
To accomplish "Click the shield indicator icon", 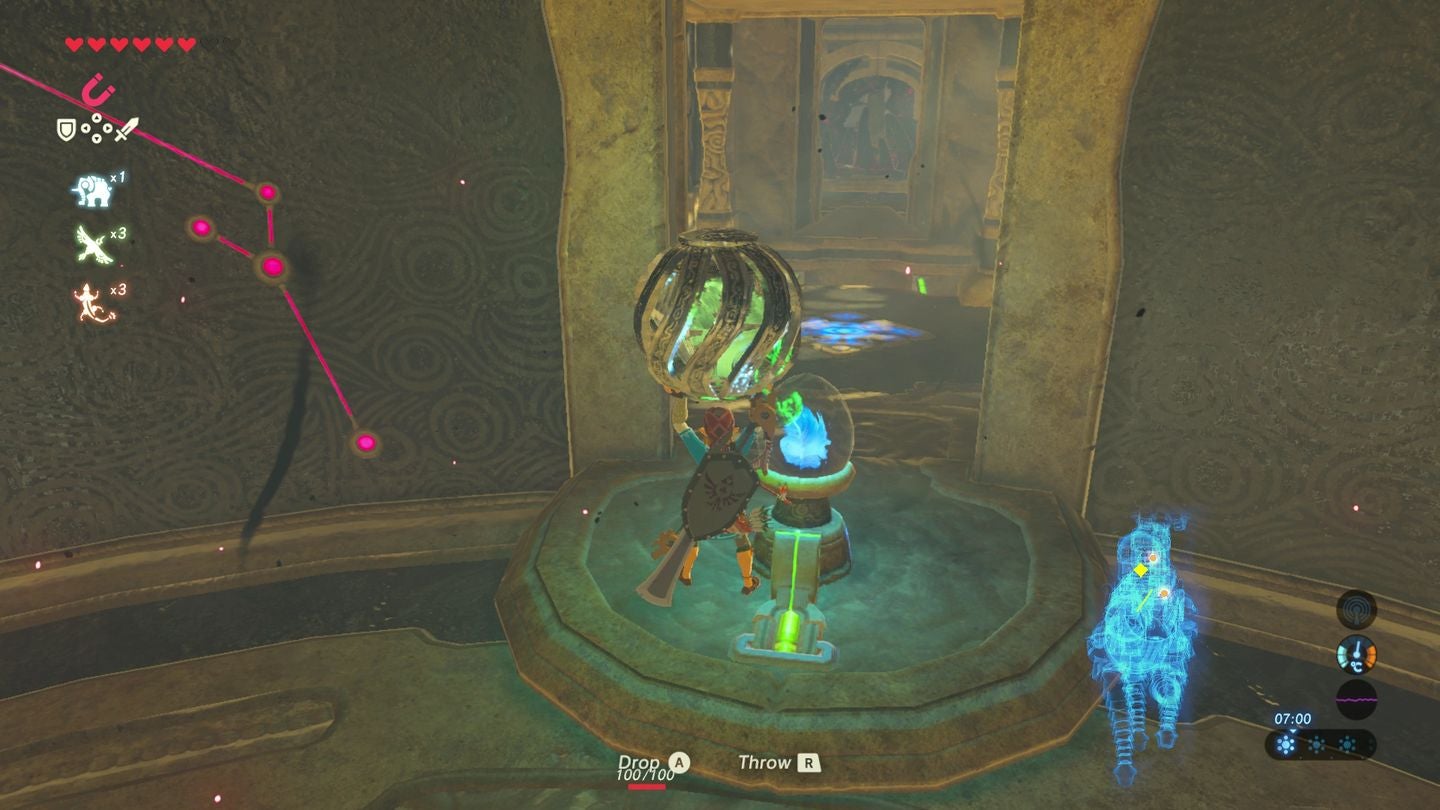I will [x=67, y=129].
